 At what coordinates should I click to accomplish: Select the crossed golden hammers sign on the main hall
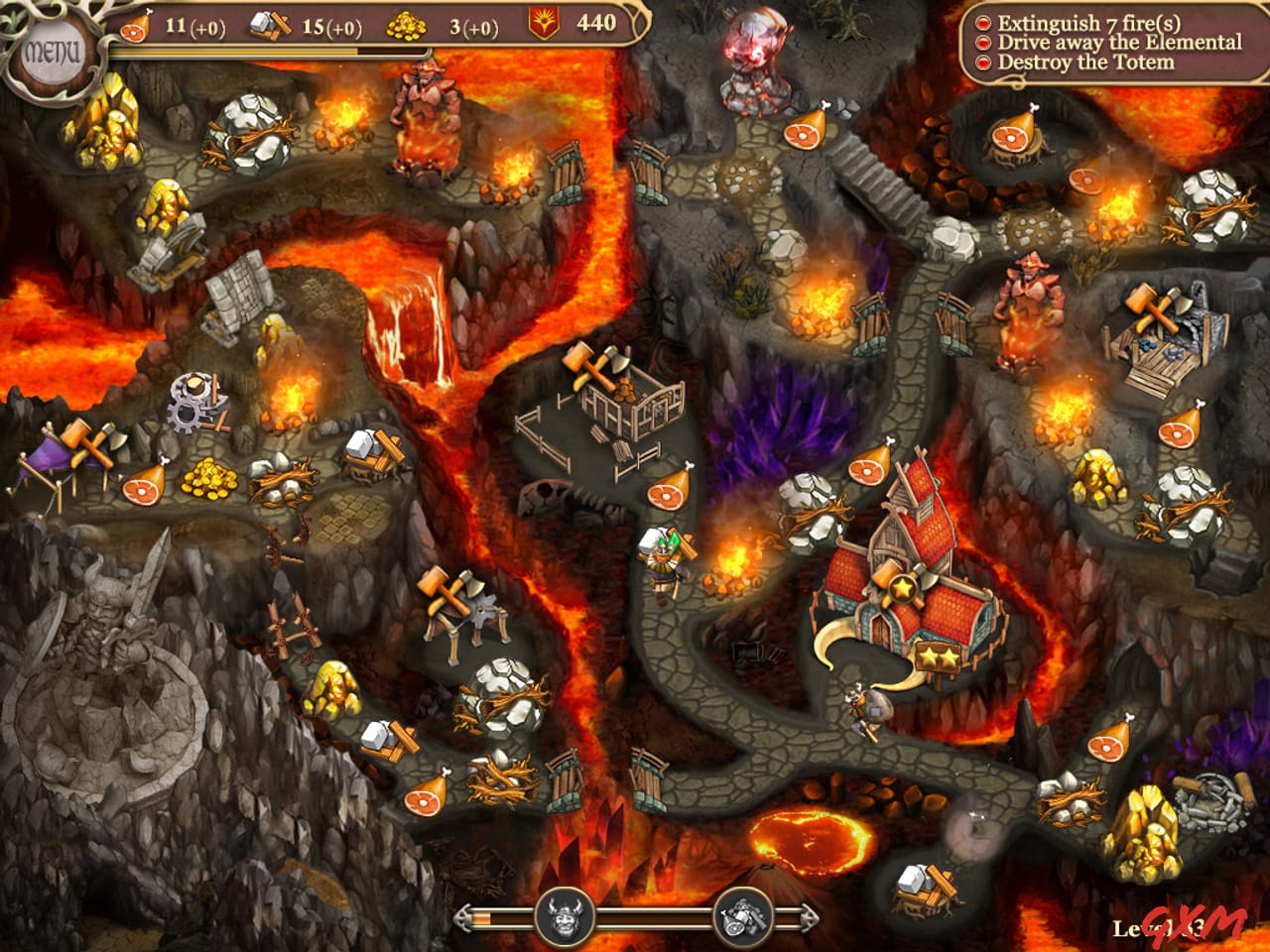[x=904, y=585]
